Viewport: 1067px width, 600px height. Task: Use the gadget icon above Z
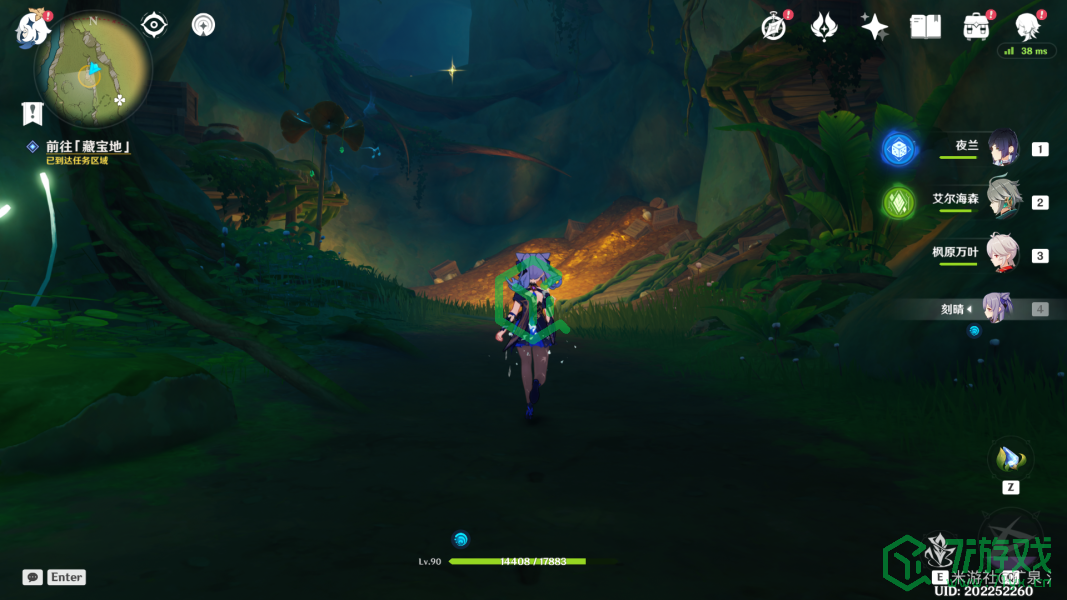click(1010, 460)
